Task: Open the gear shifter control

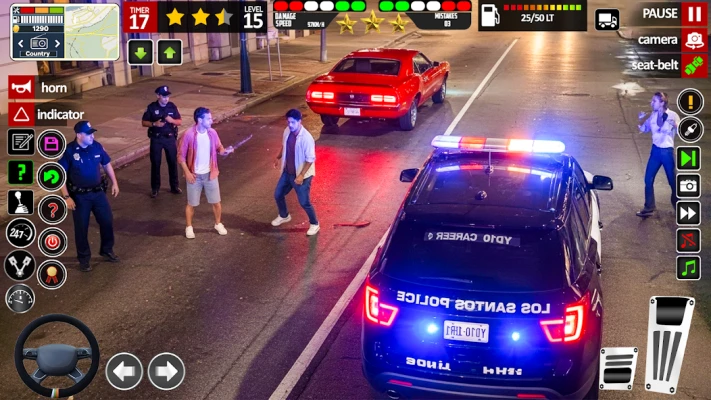Action: pyautogui.click(x=20, y=203)
